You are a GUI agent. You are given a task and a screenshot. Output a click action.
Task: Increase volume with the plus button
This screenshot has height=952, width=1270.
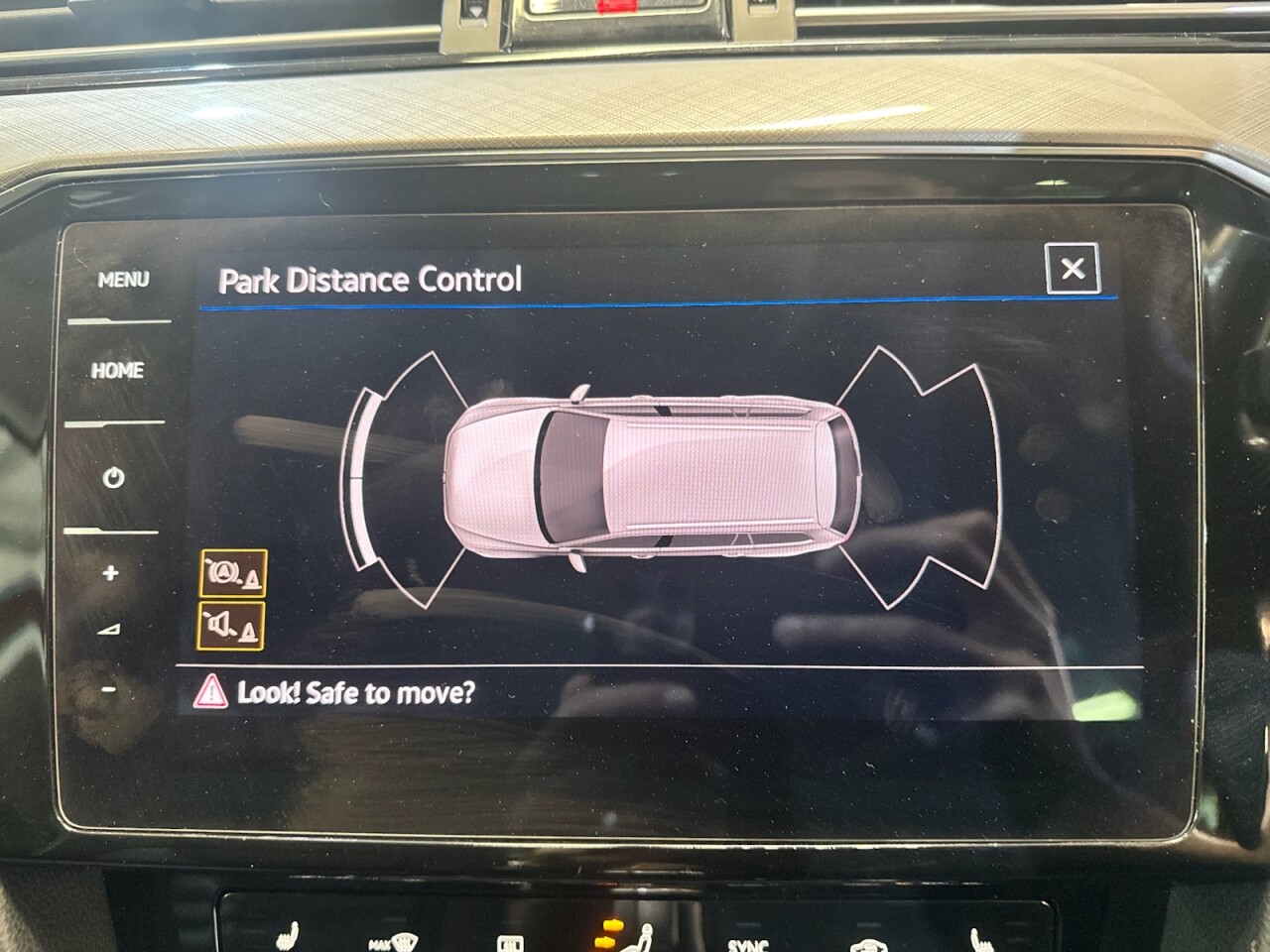(110, 573)
